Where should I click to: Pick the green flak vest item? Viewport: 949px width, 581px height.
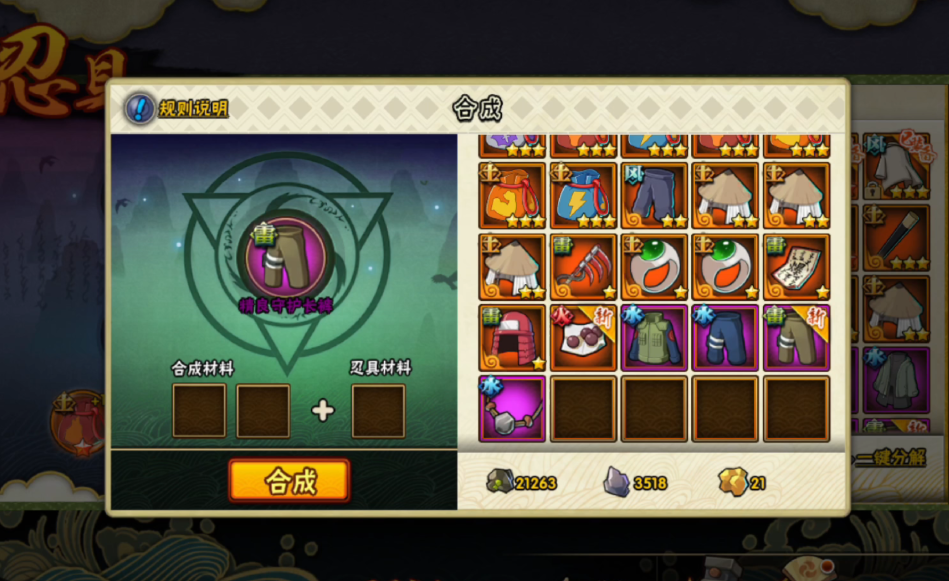[654, 338]
